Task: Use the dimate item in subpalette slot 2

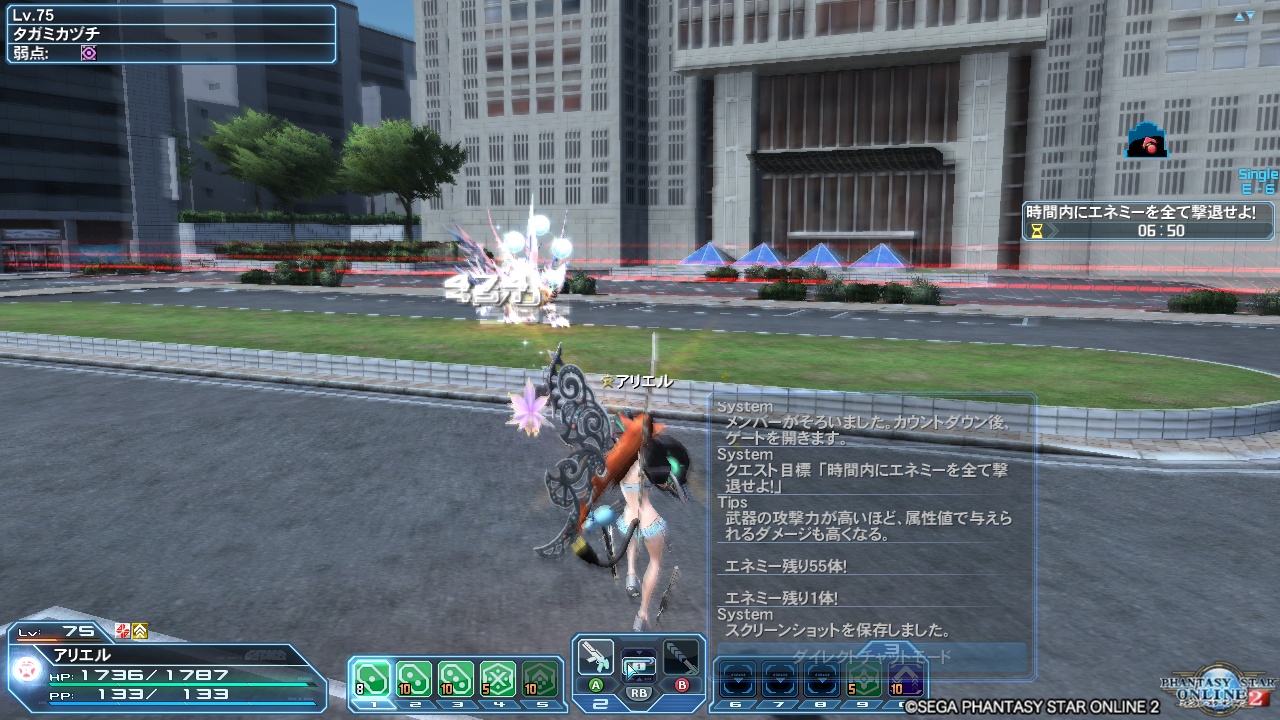Action: [x=414, y=677]
